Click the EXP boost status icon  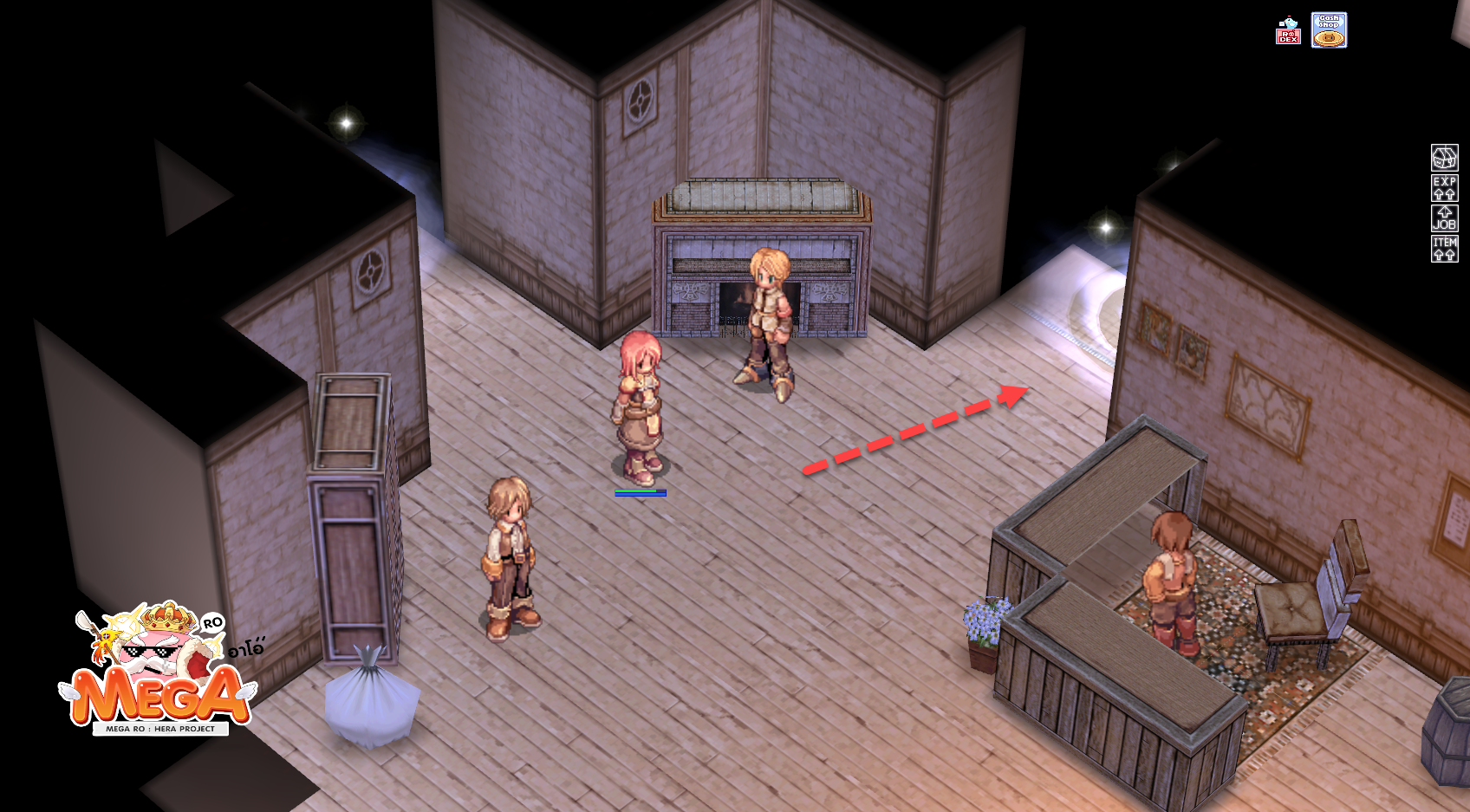(x=1444, y=188)
